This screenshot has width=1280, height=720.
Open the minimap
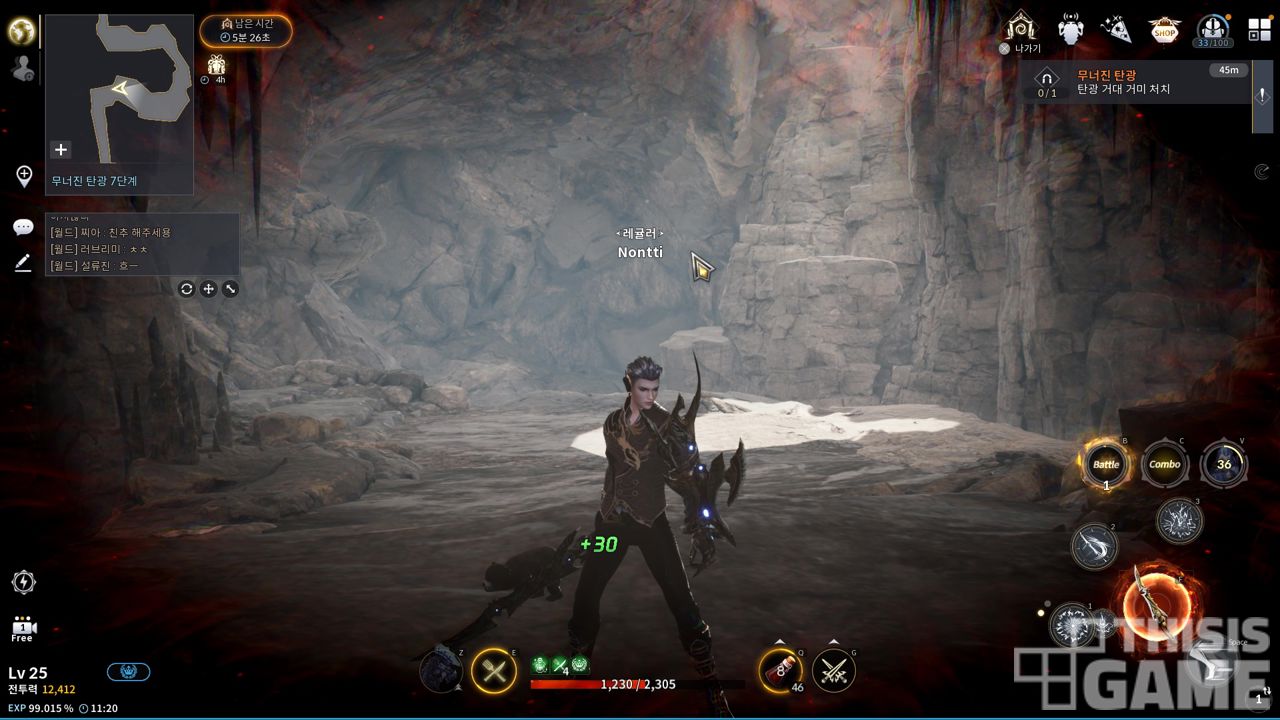[x=119, y=90]
